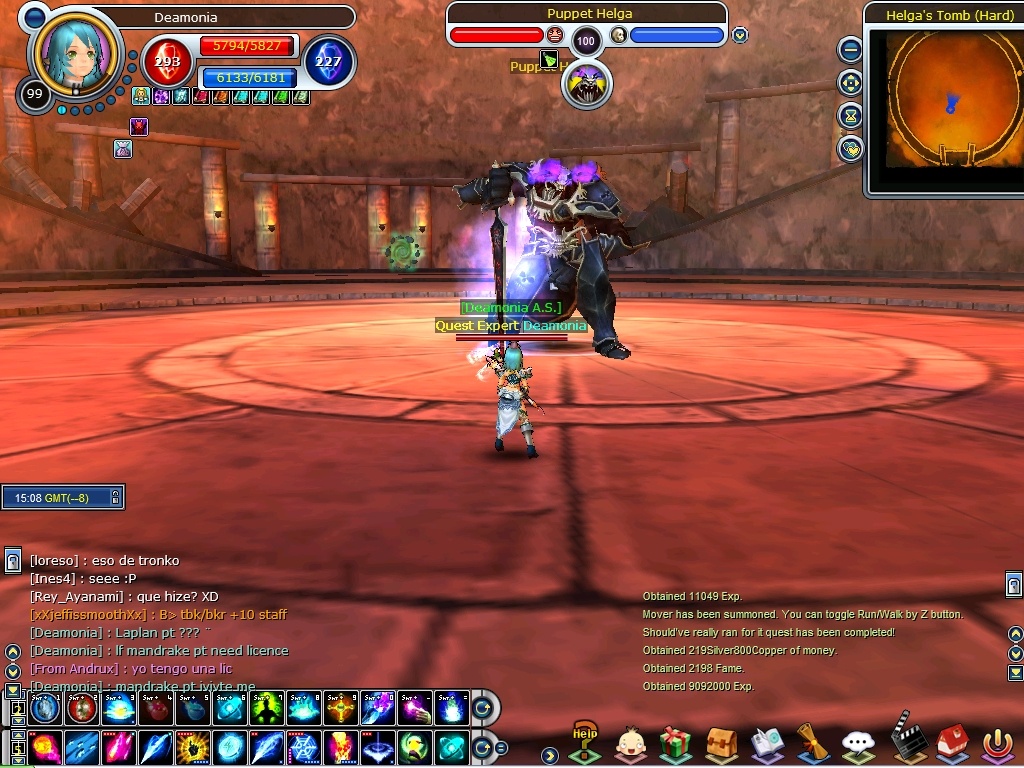Click the four-arrow button beside the minimap
The image size is (1024, 768).
click(850, 82)
